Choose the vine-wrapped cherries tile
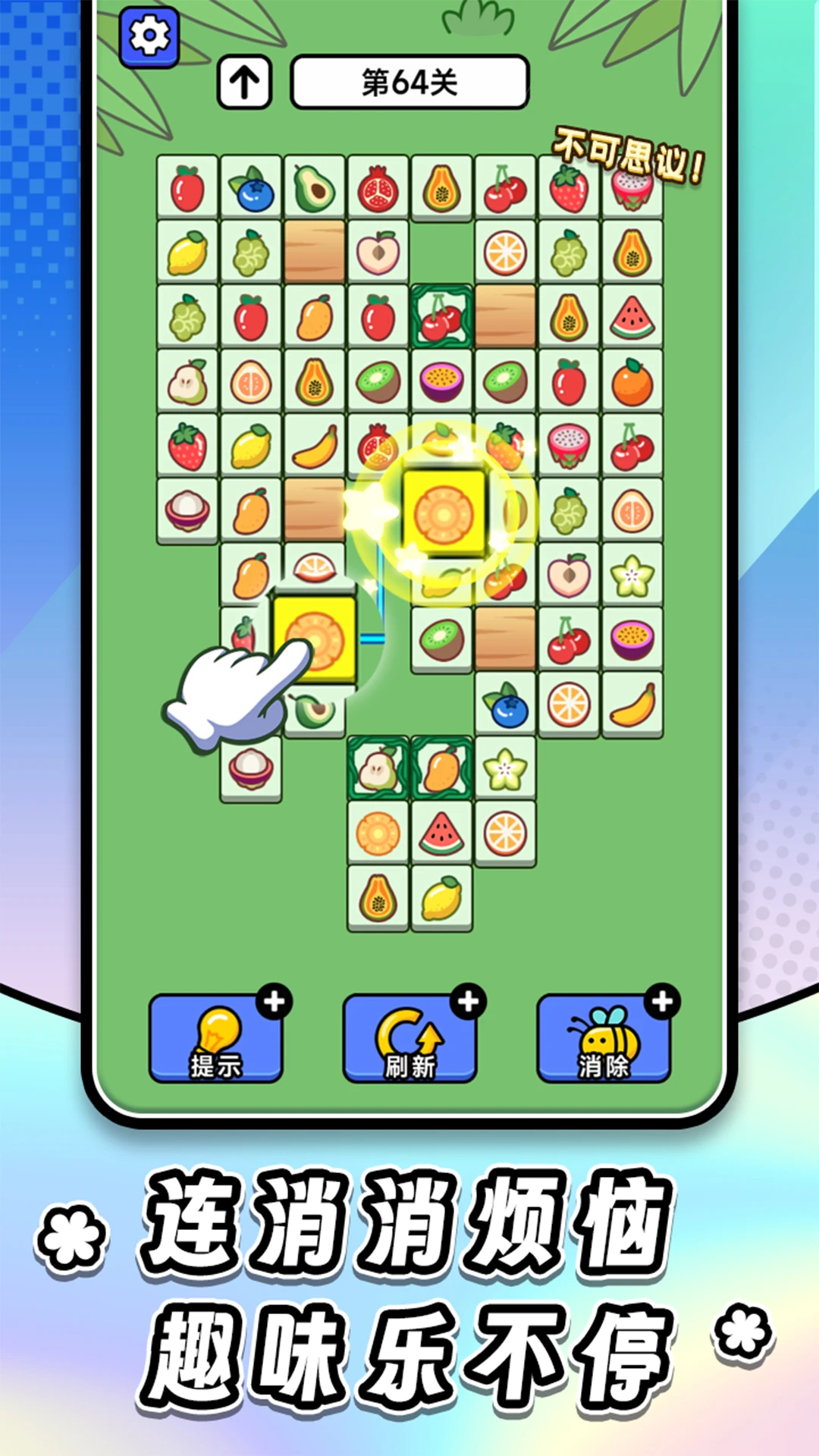The height and width of the screenshot is (1456, 819). point(441,317)
